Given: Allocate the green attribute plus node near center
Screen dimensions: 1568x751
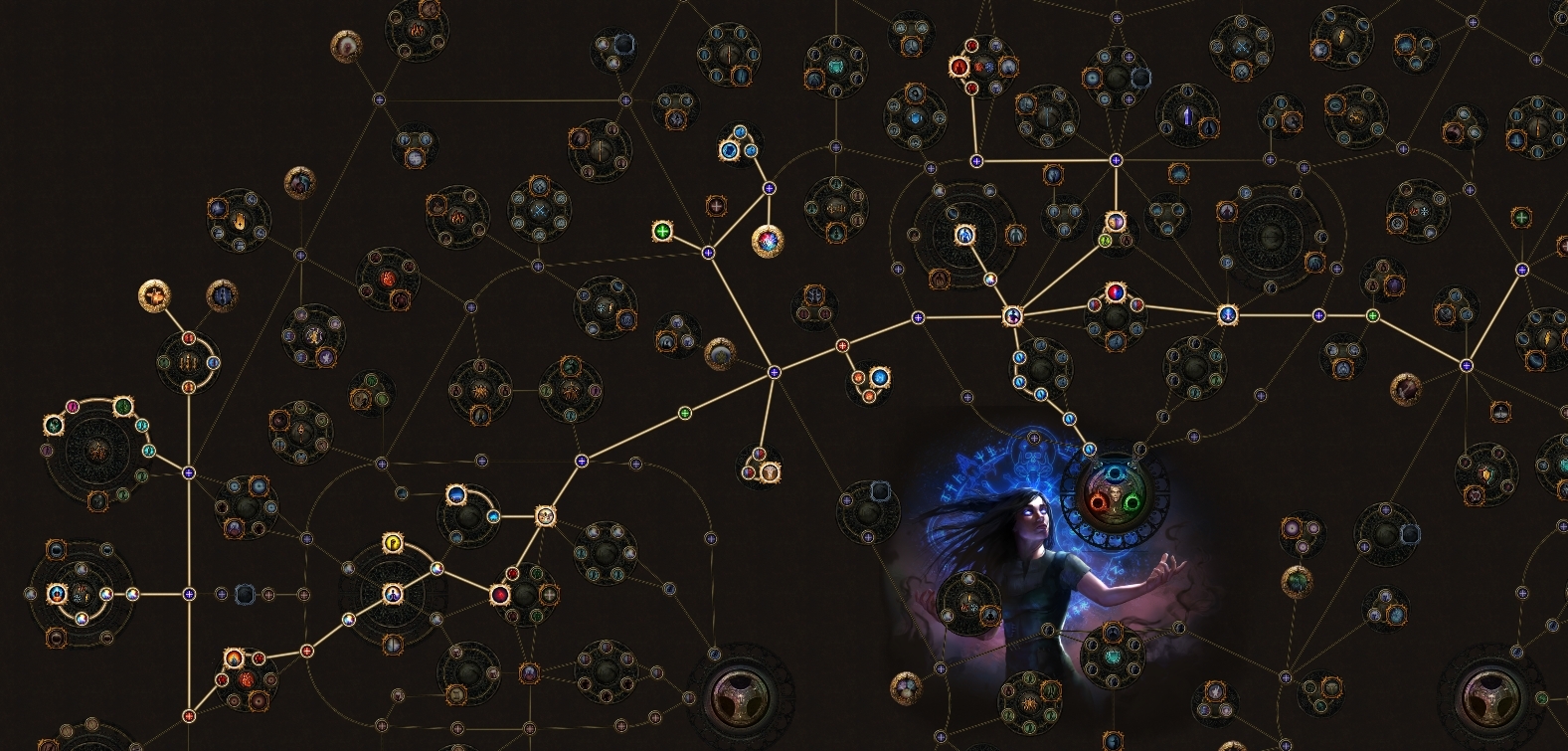Looking at the screenshot, I should click(663, 231).
